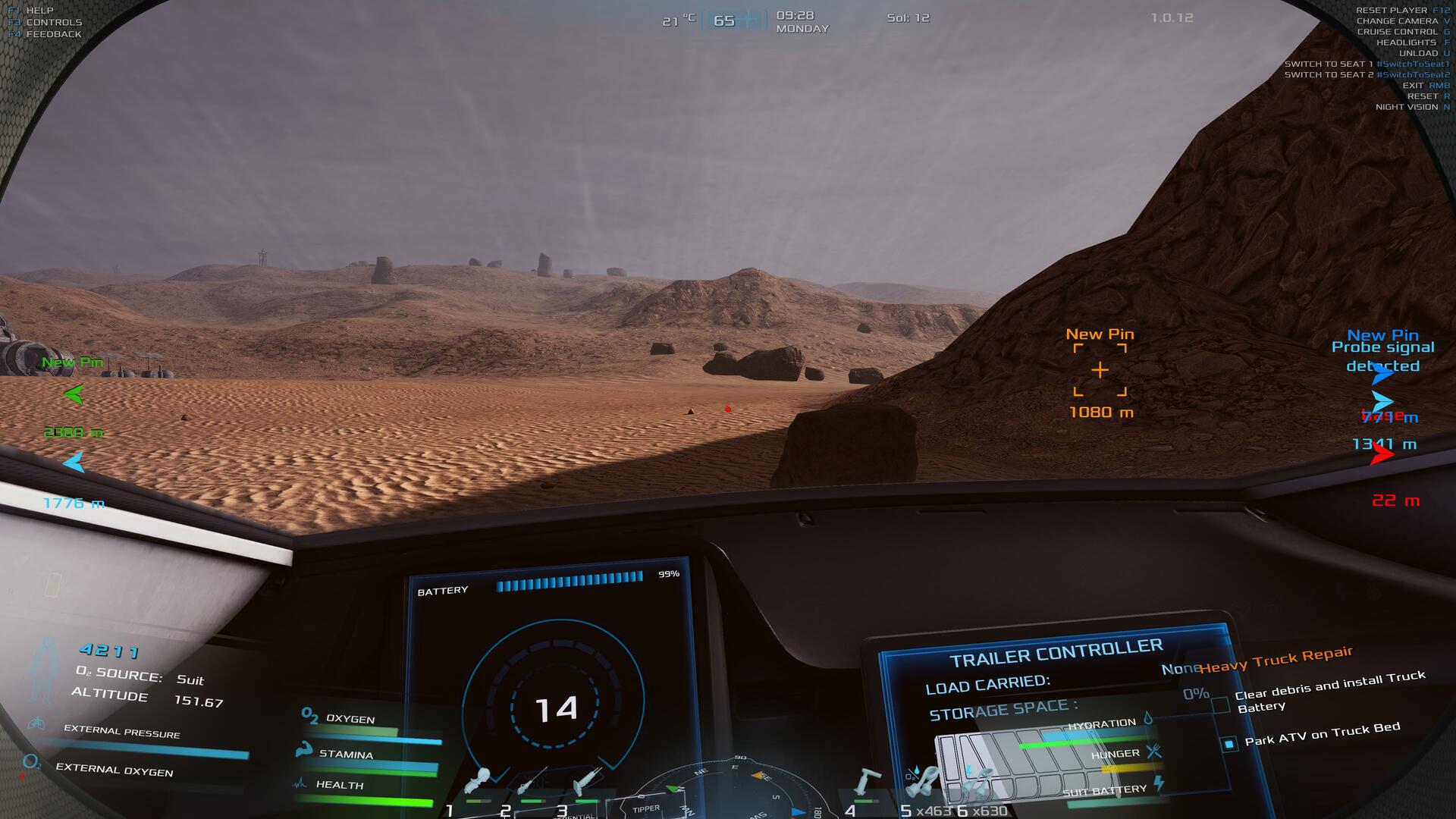Select the green New Pin arrow marker
This screenshot has width=1456, height=819.
74,394
